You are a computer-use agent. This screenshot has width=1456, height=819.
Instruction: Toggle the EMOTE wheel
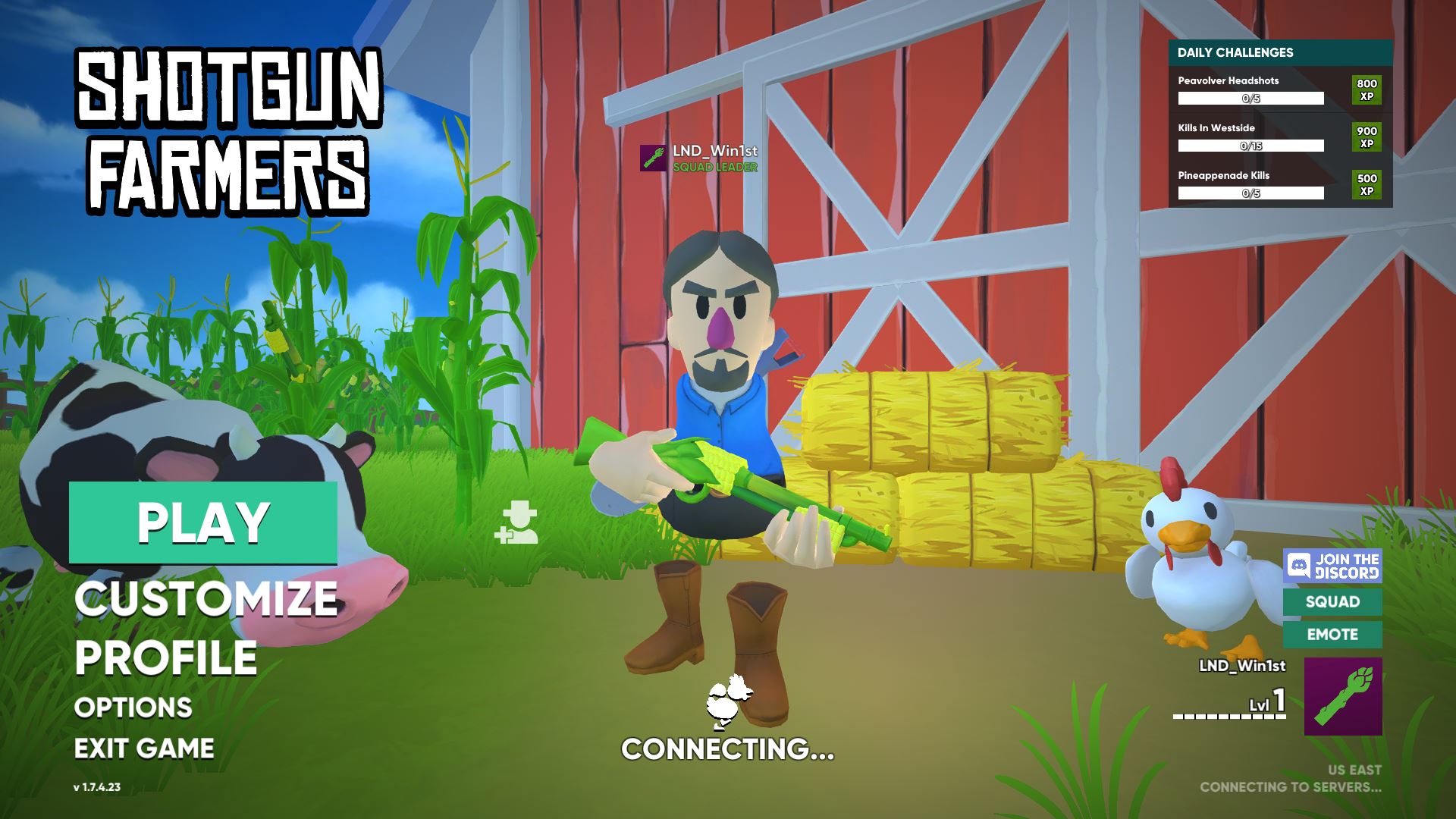pyautogui.click(x=1334, y=635)
